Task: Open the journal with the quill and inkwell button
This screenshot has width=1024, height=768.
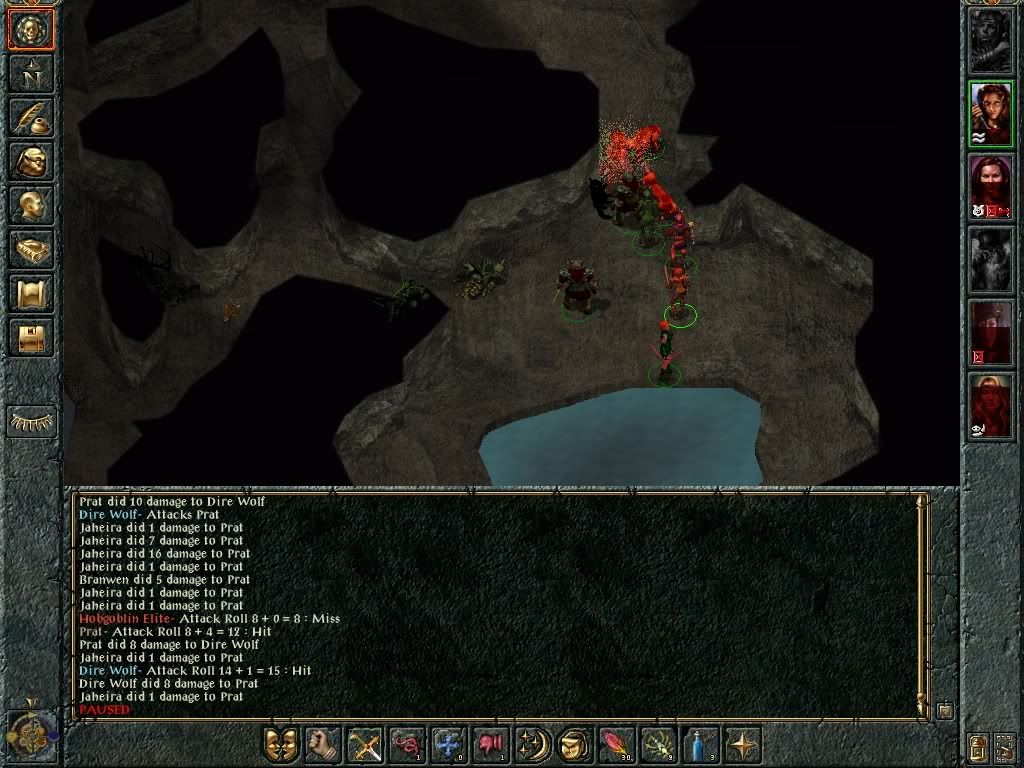Action: tap(31, 118)
